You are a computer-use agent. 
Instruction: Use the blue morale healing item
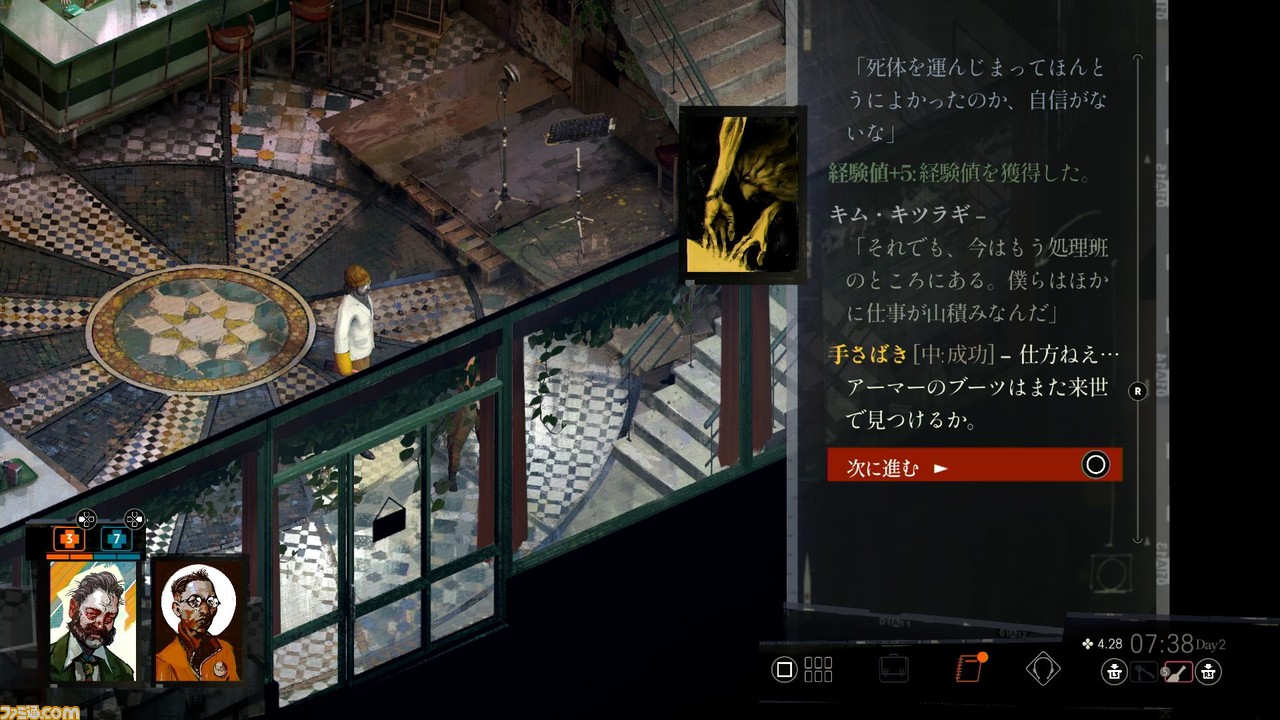116,539
